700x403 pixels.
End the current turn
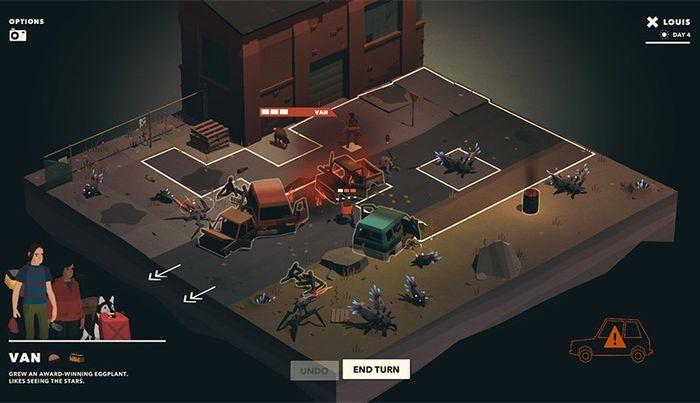click(x=375, y=369)
